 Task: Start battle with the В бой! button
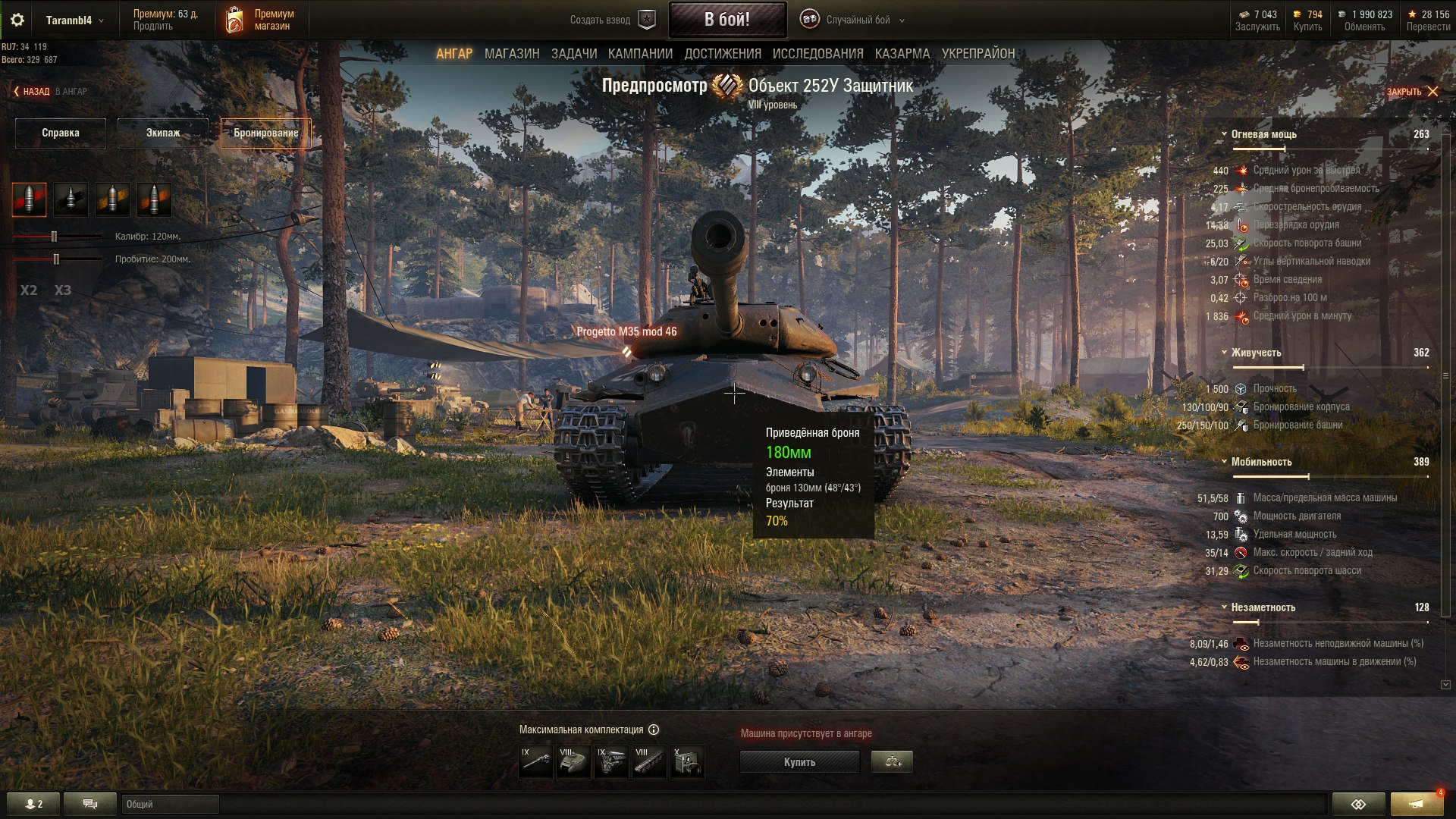[x=726, y=20]
